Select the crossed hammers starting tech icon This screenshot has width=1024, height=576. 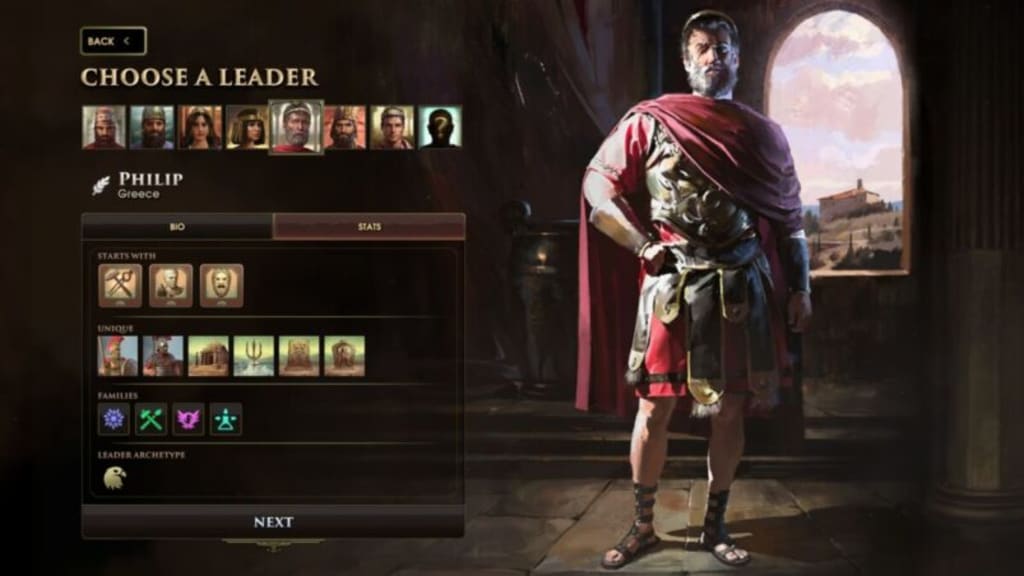120,285
